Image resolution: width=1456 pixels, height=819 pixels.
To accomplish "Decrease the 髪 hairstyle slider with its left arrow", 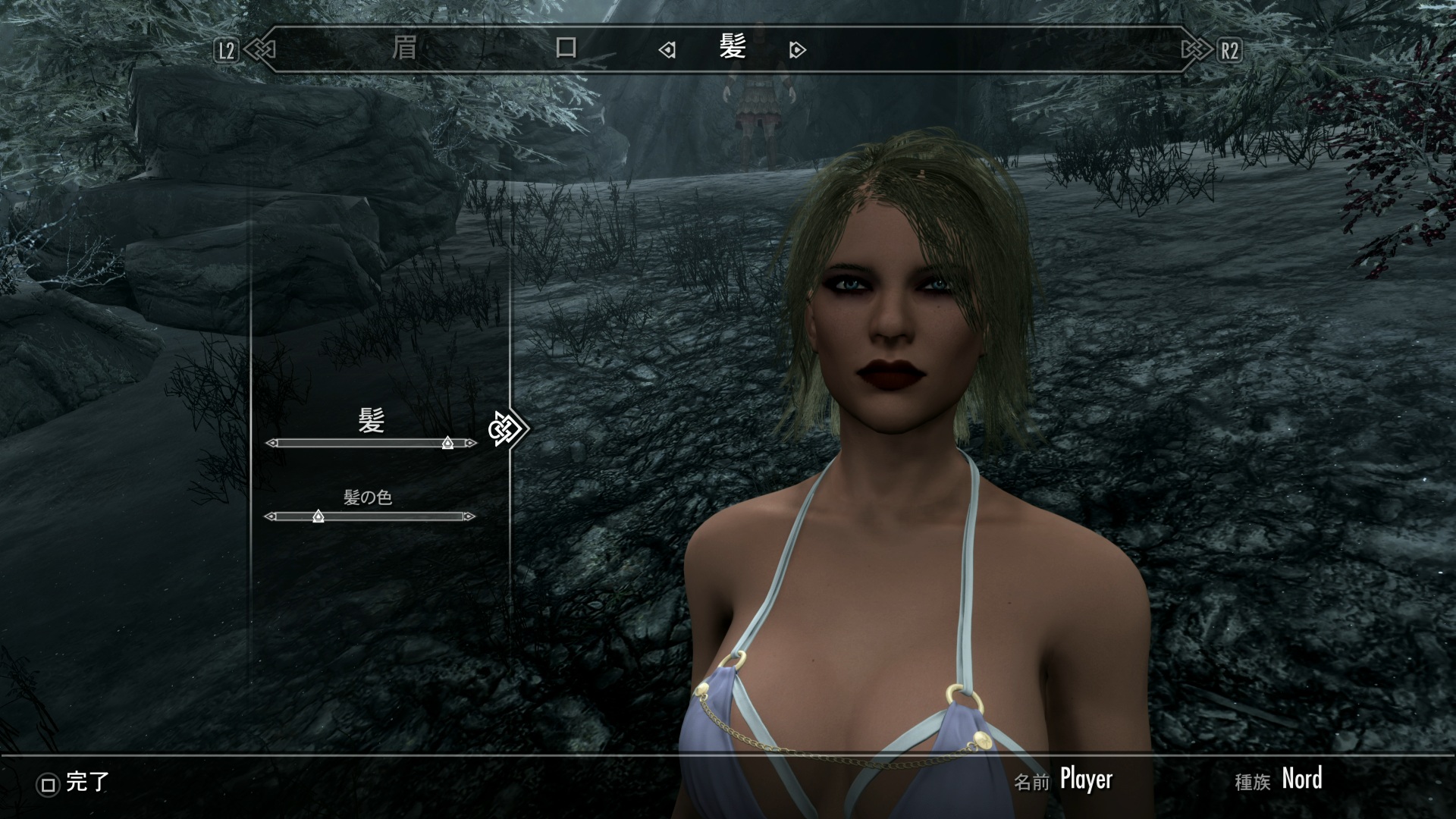I will coord(271,443).
